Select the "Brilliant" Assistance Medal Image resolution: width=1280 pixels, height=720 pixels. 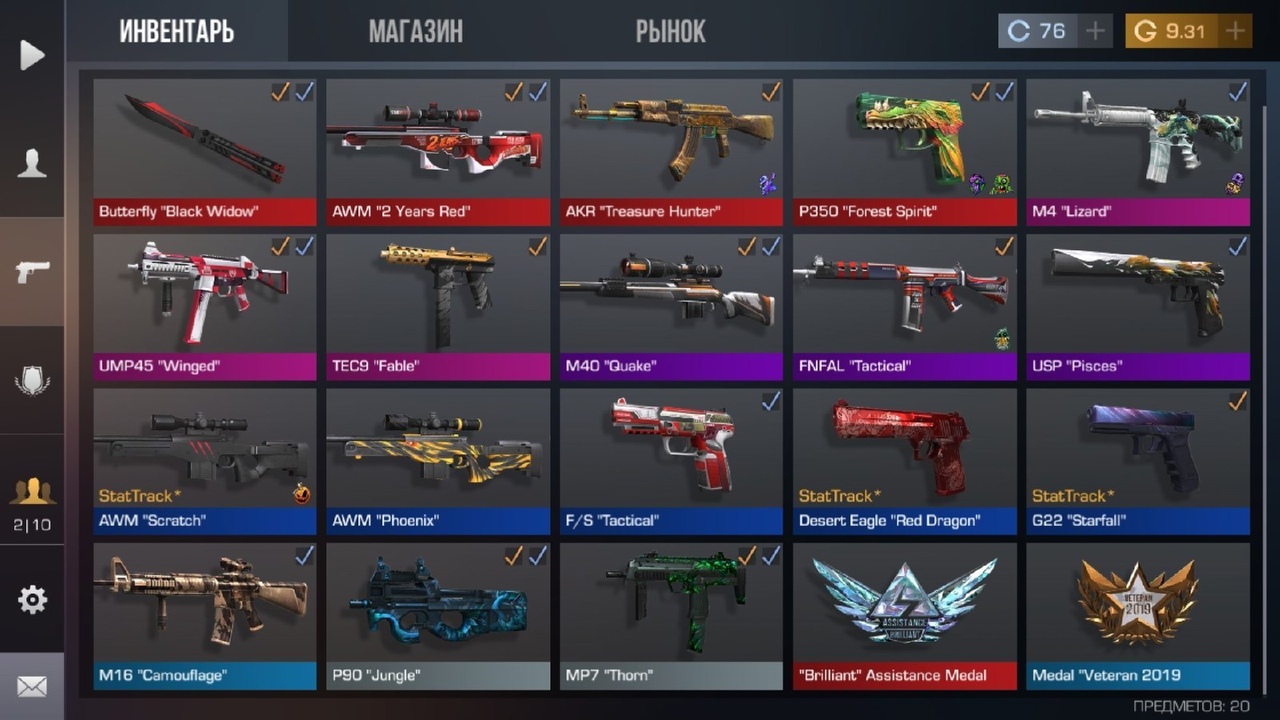click(x=904, y=614)
